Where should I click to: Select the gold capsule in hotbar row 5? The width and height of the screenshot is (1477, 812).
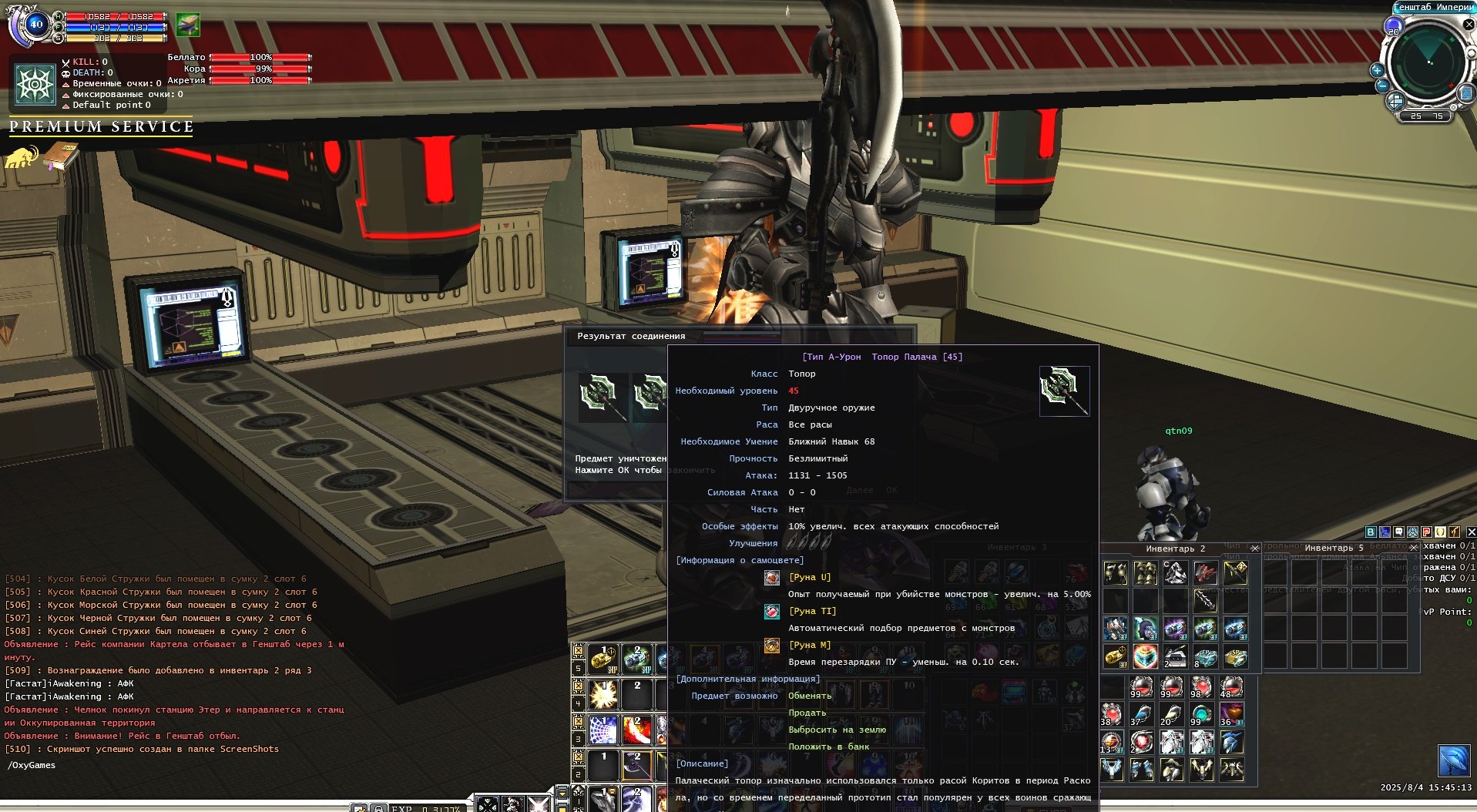click(603, 659)
